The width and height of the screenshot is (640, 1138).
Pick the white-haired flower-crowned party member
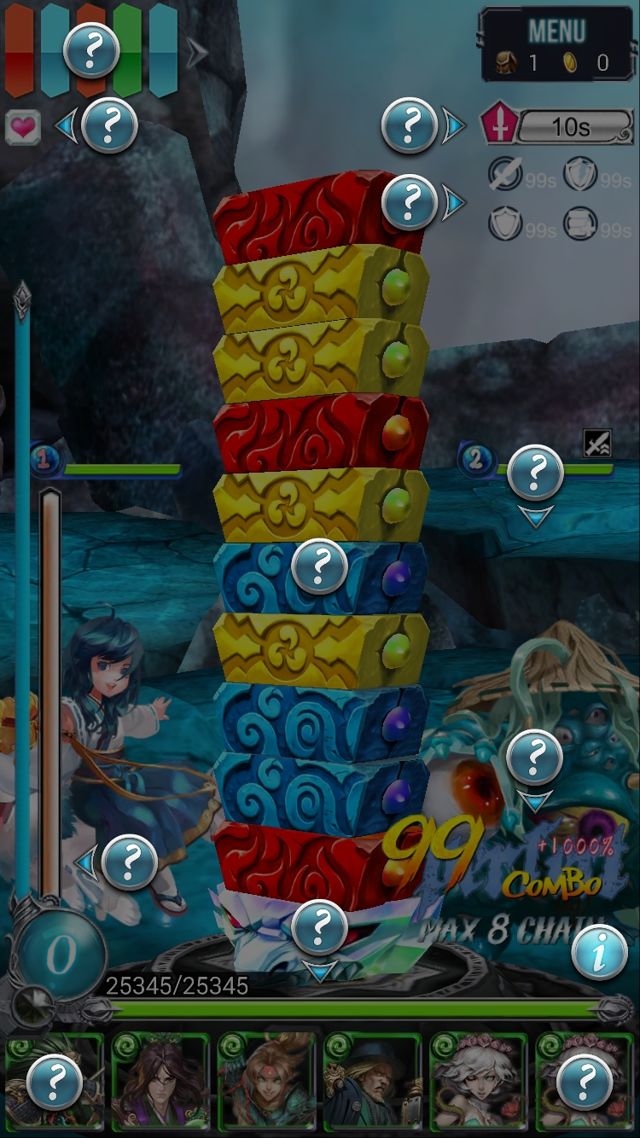click(x=478, y=1082)
